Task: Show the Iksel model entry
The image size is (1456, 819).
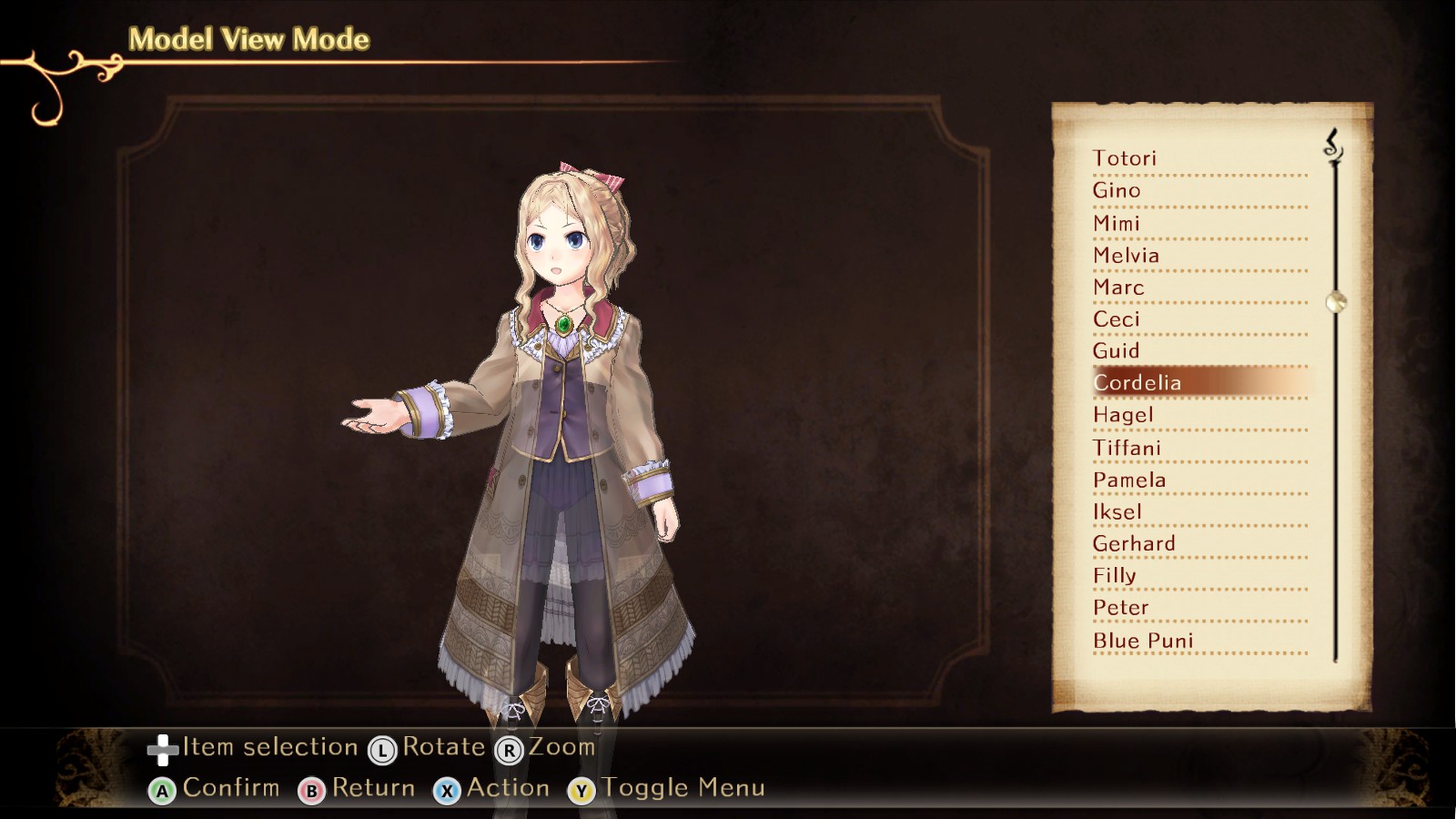Action: [1117, 511]
